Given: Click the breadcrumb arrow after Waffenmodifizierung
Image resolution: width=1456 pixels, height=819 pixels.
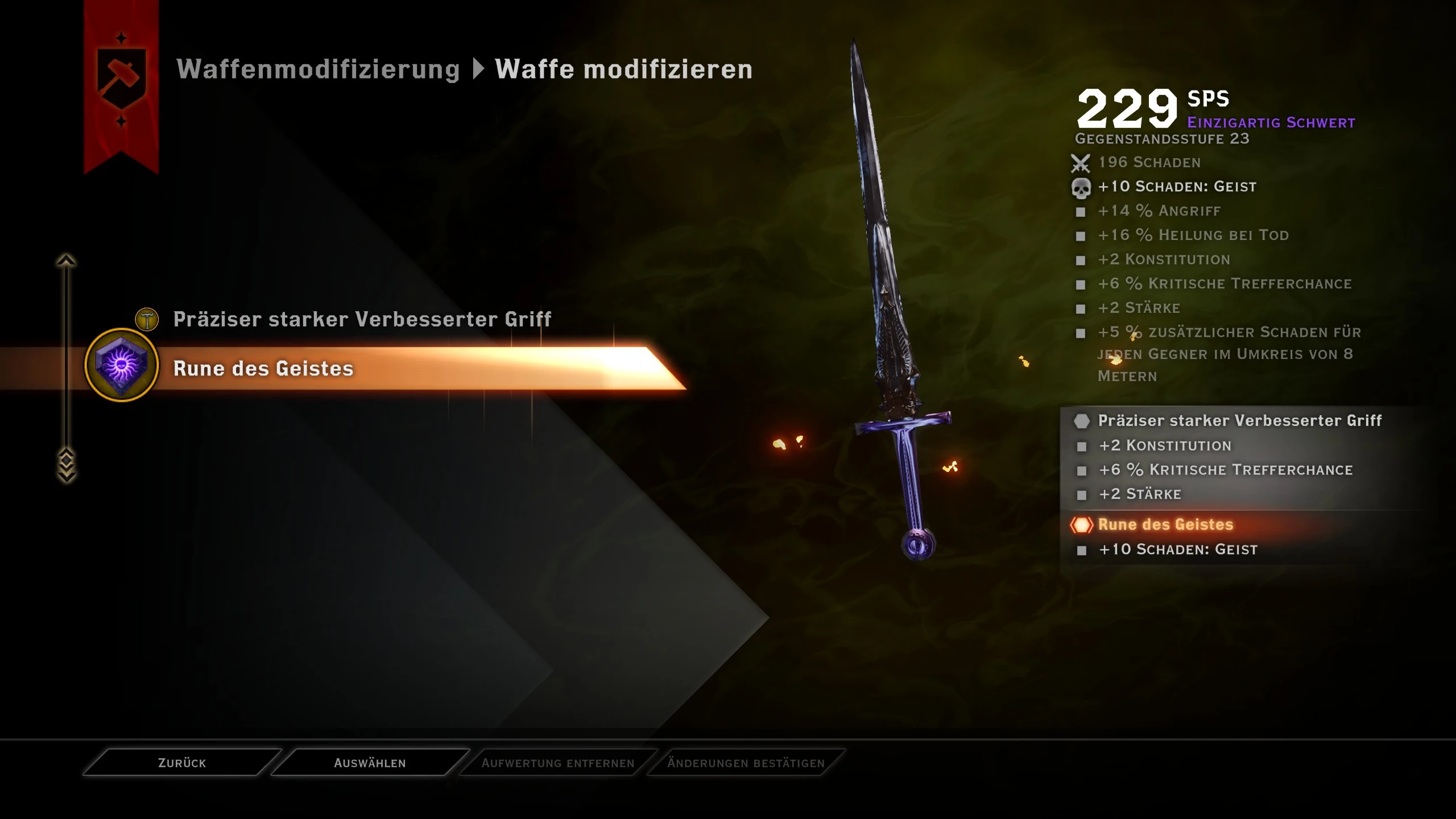Looking at the screenshot, I should click(x=478, y=69).
